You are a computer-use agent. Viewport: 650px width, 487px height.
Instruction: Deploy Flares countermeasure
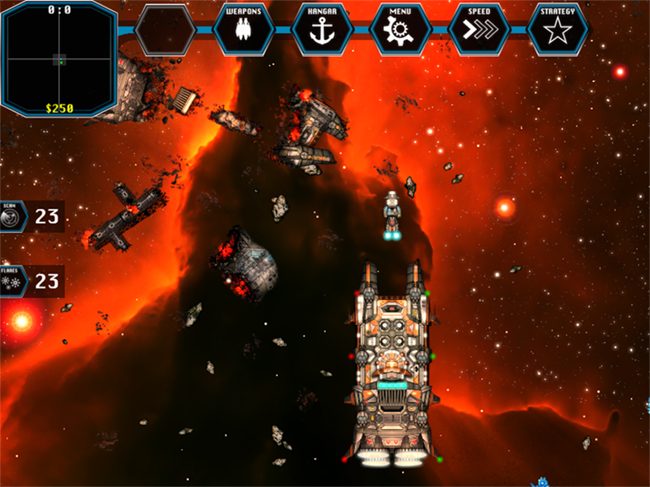[12, 281]
